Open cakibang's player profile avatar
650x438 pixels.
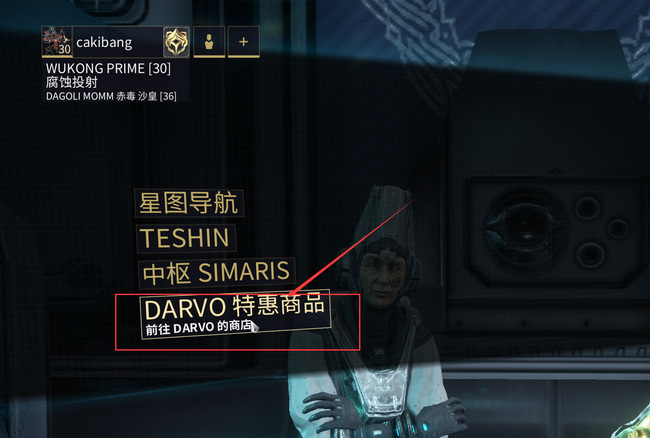[56, 43]
